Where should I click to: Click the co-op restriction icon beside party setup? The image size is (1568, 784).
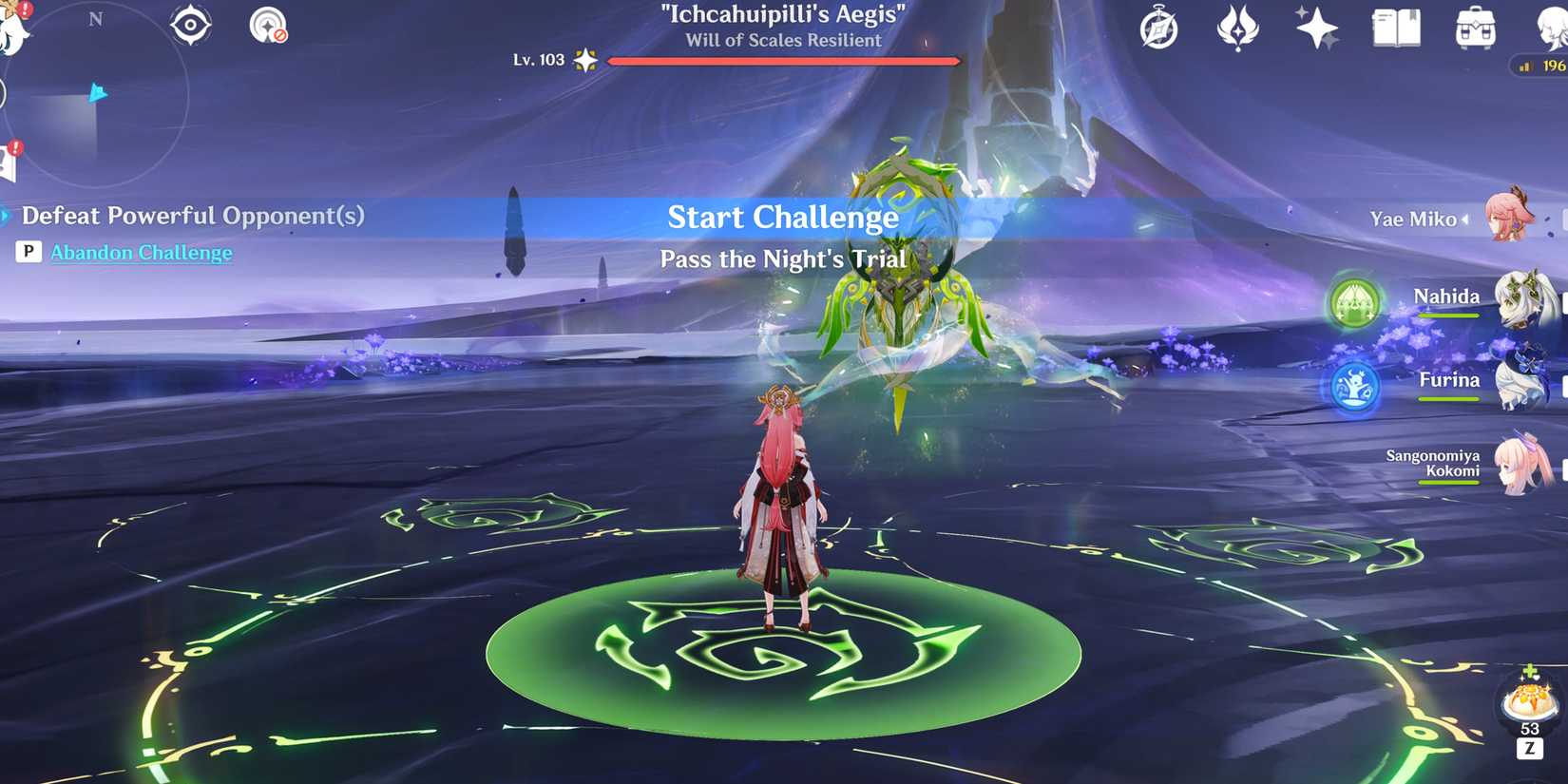tap(267, 26)
